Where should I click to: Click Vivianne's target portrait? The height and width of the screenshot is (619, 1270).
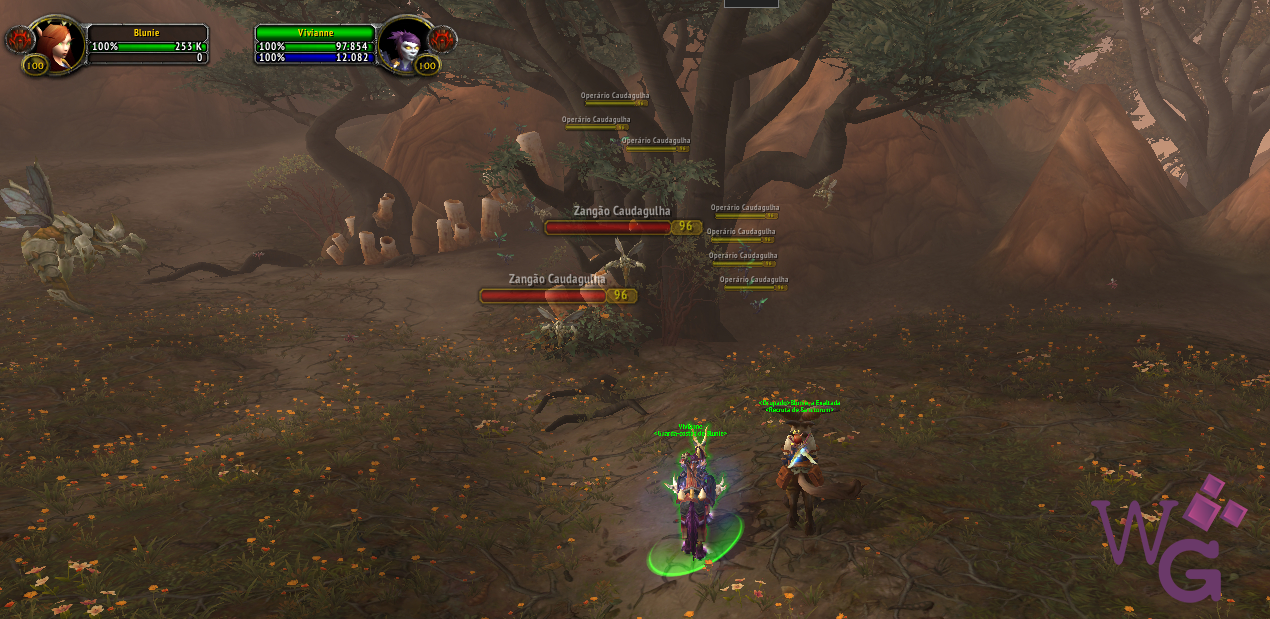(405, 43)
